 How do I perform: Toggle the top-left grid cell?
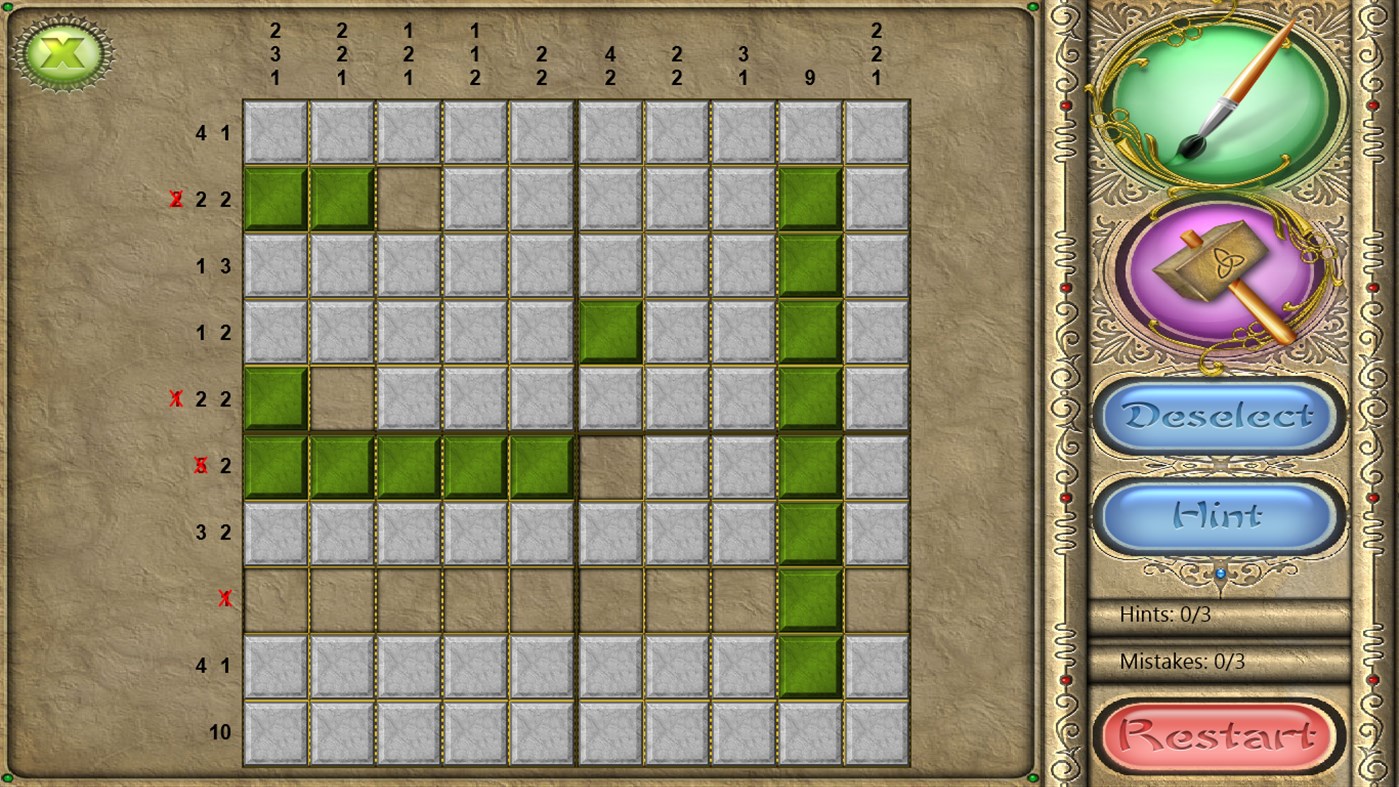pyautogui.click(x=275, y=133)
